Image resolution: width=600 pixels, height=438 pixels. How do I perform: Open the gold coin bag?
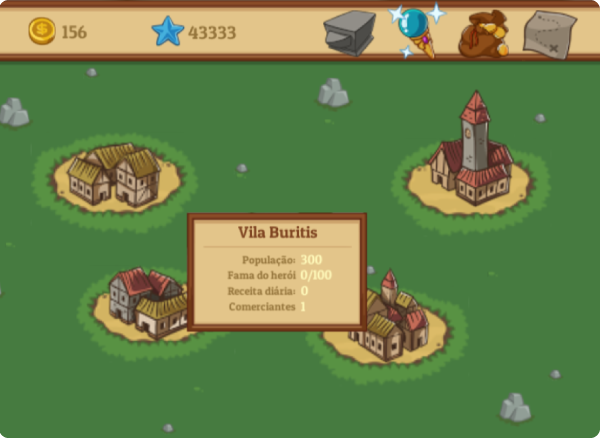pos(482,34)
